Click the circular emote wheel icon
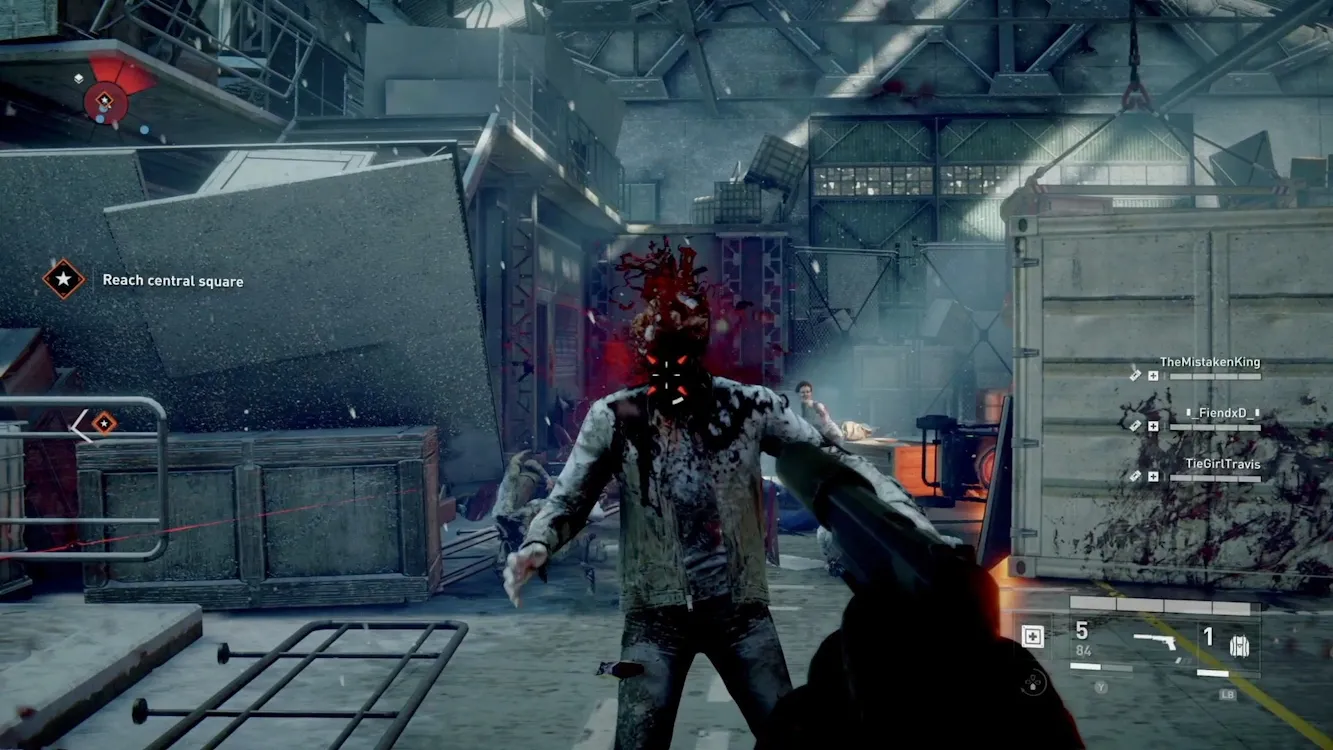The width and height of the screenshot is (1333, 750). (x=1033, y=684)
